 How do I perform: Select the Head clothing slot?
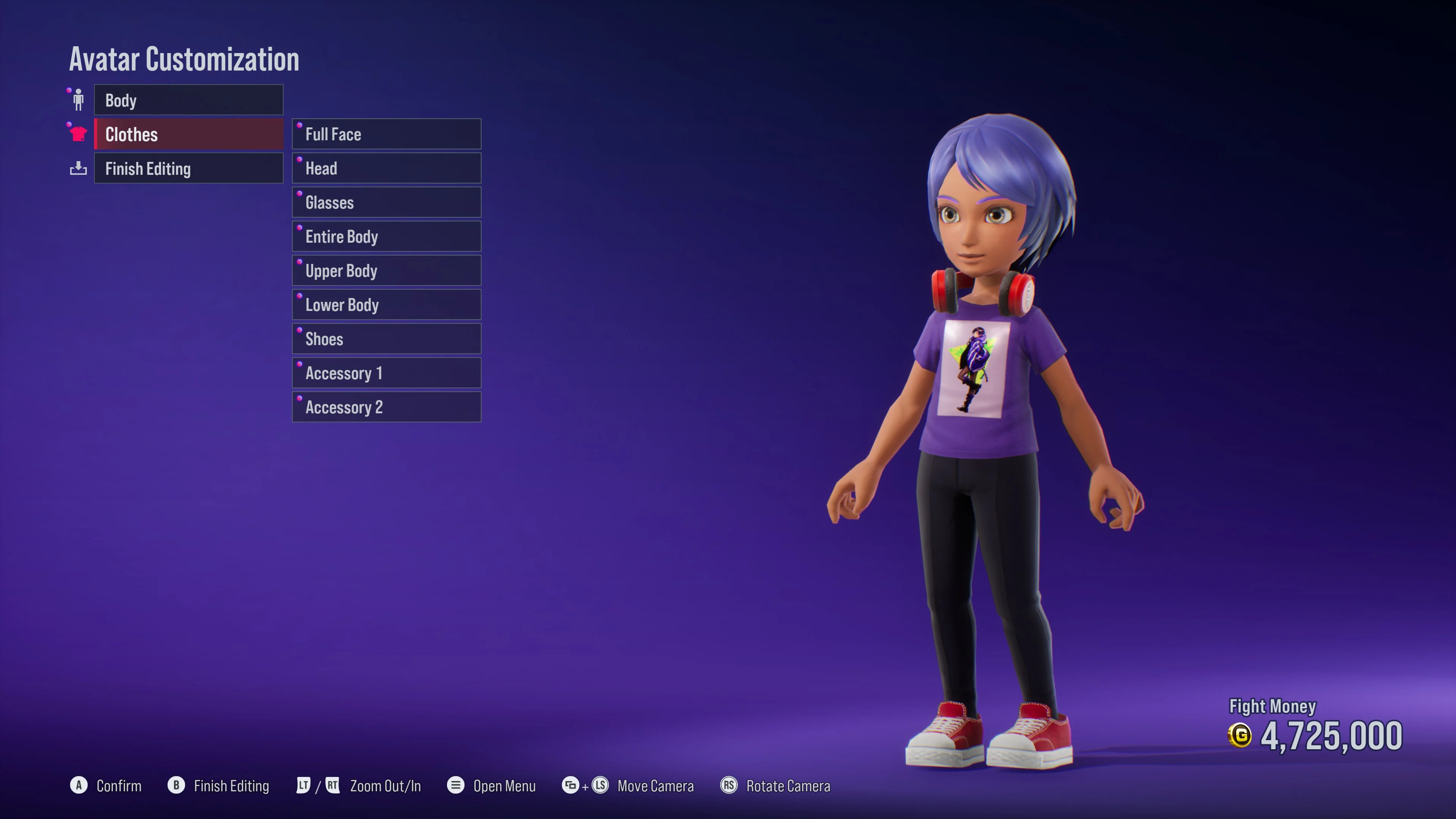387,168
